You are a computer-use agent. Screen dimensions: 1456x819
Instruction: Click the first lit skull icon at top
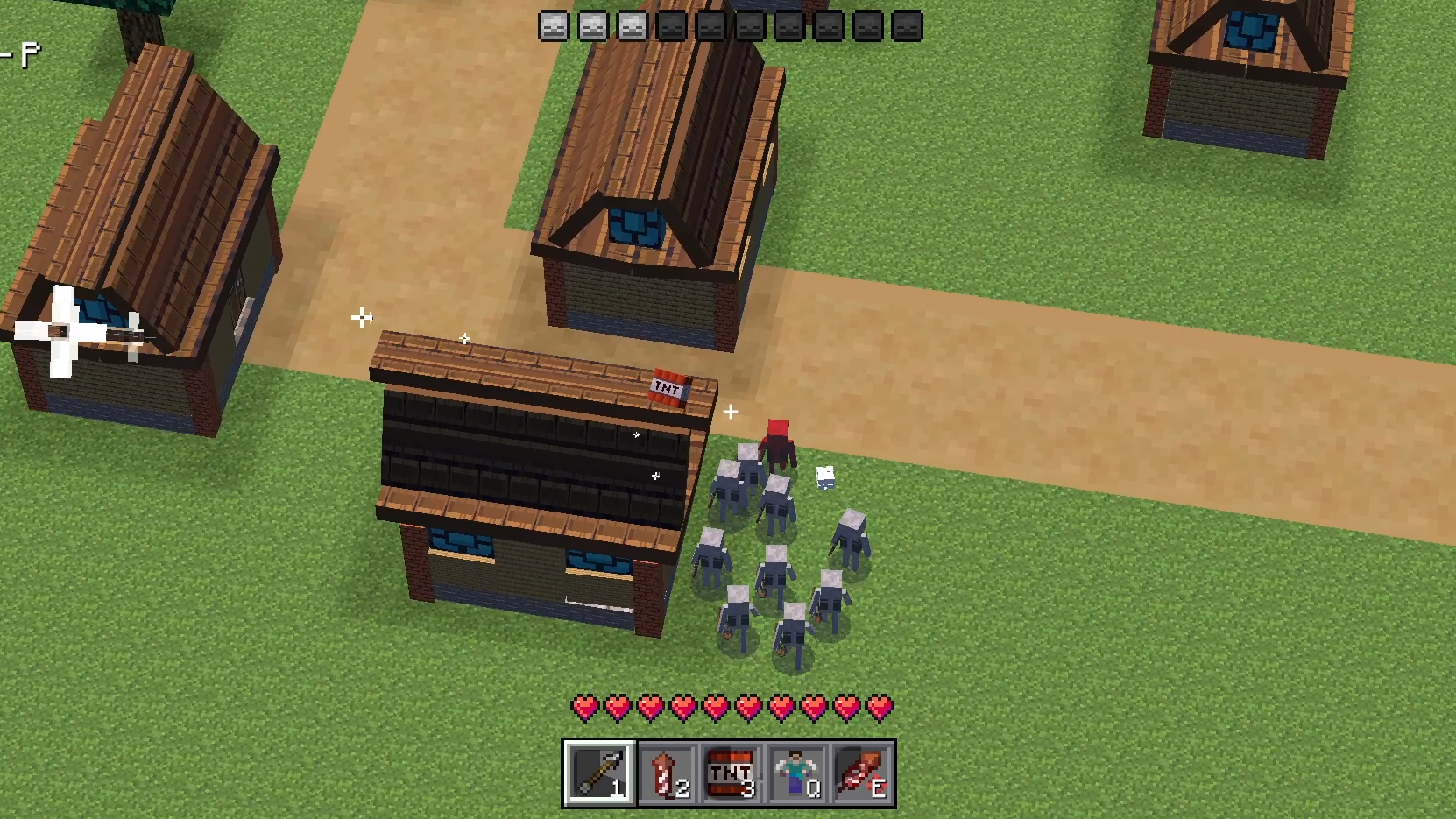click(552, 25)
